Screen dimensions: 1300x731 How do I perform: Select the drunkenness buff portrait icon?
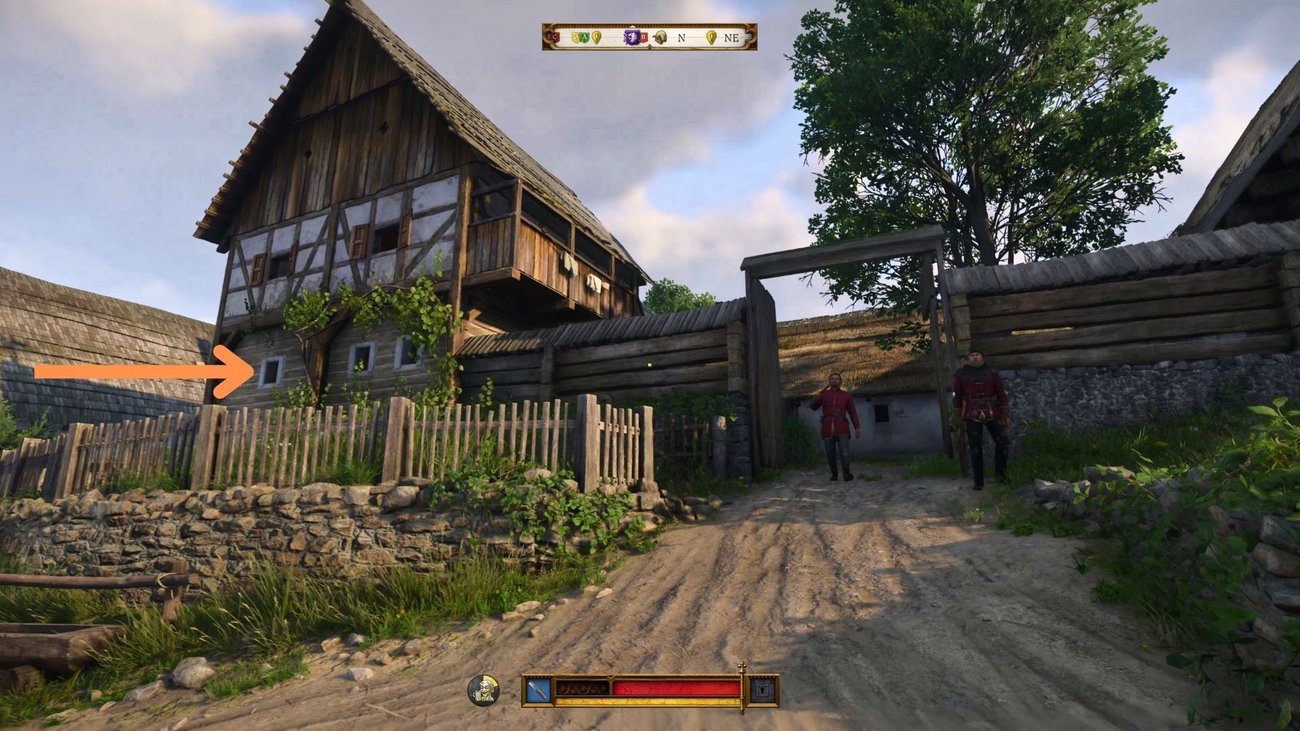pyautogui.click(x=481, y=690)
